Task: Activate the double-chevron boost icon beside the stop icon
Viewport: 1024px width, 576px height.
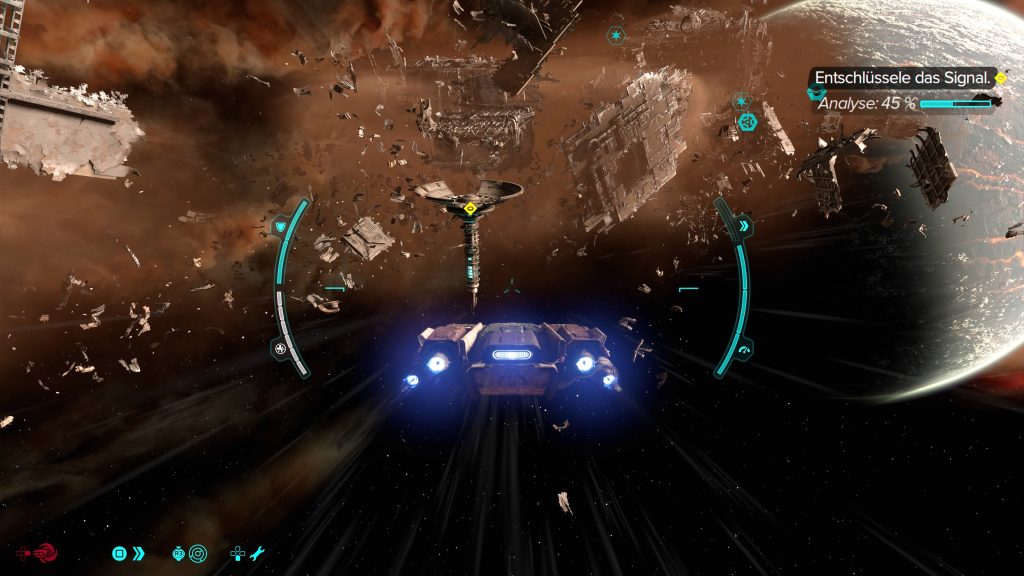Action: click(x=139, y=552)
